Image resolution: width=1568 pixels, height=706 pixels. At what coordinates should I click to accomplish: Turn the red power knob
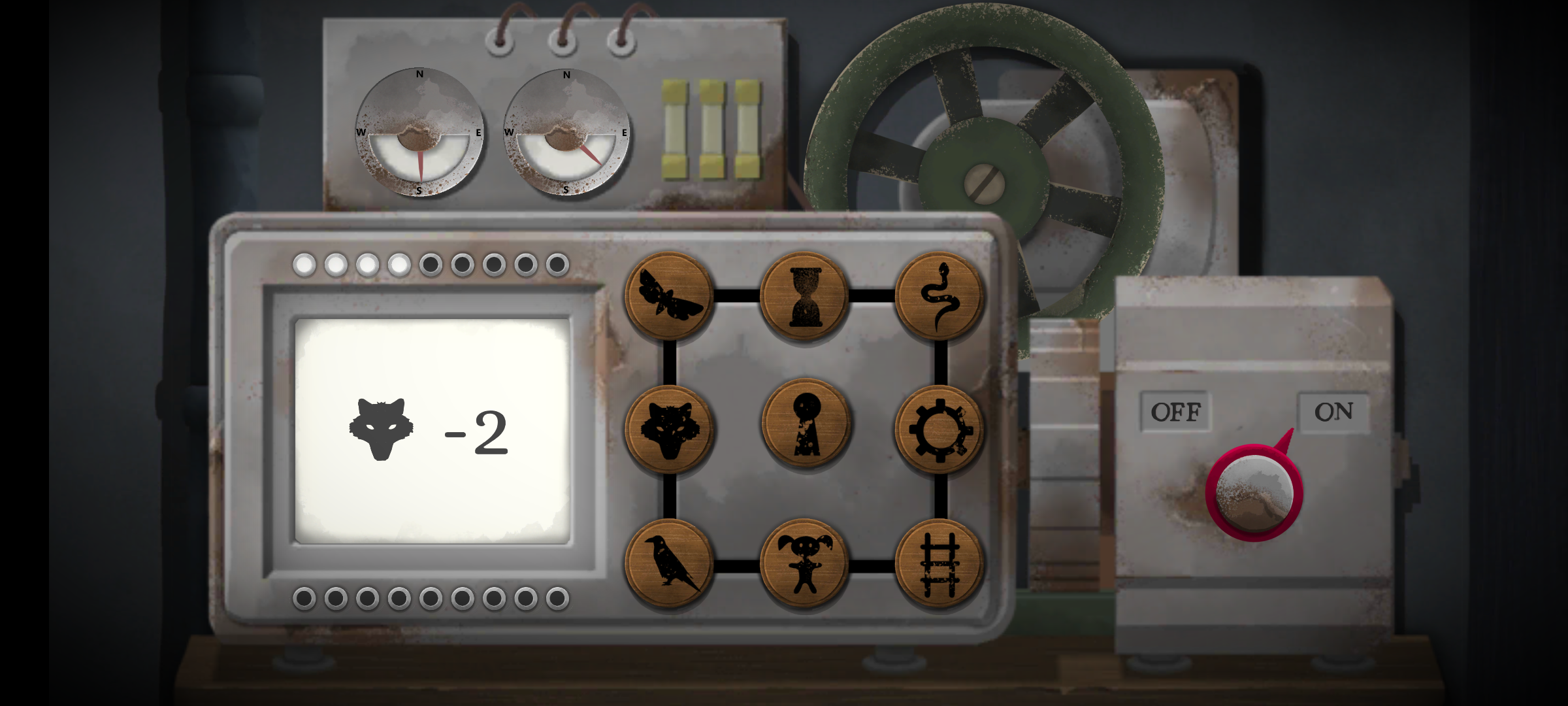point(1254,493)
